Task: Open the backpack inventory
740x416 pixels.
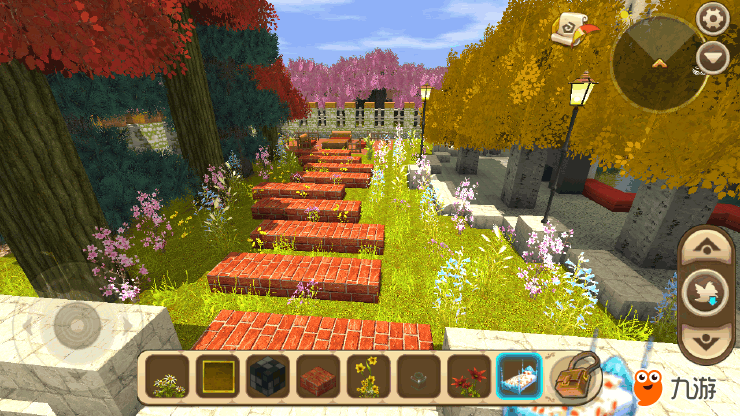Action: coord(575,376)
